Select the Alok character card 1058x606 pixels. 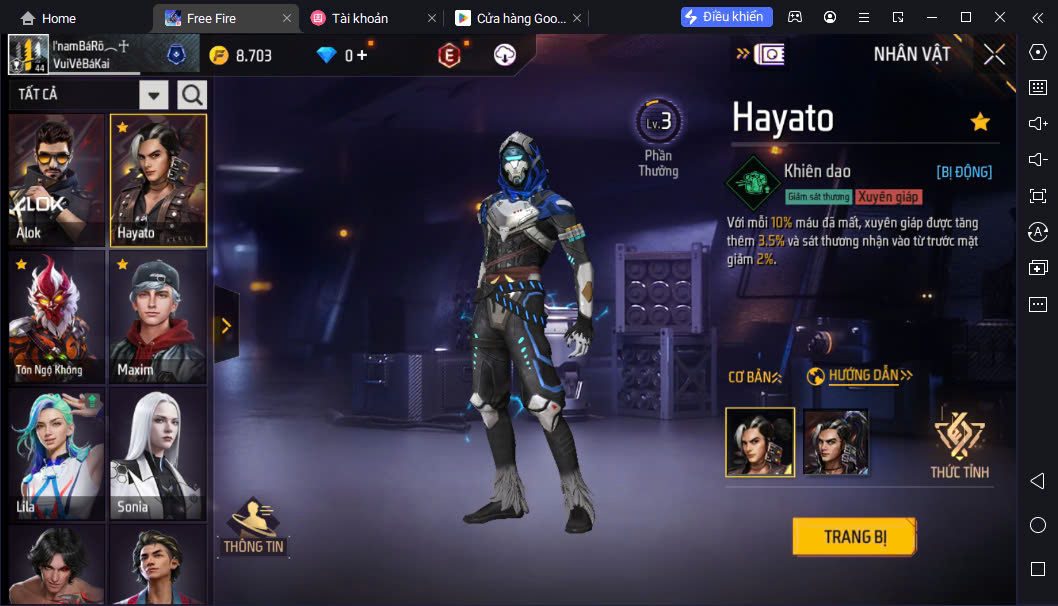click(x=57, y=180)
